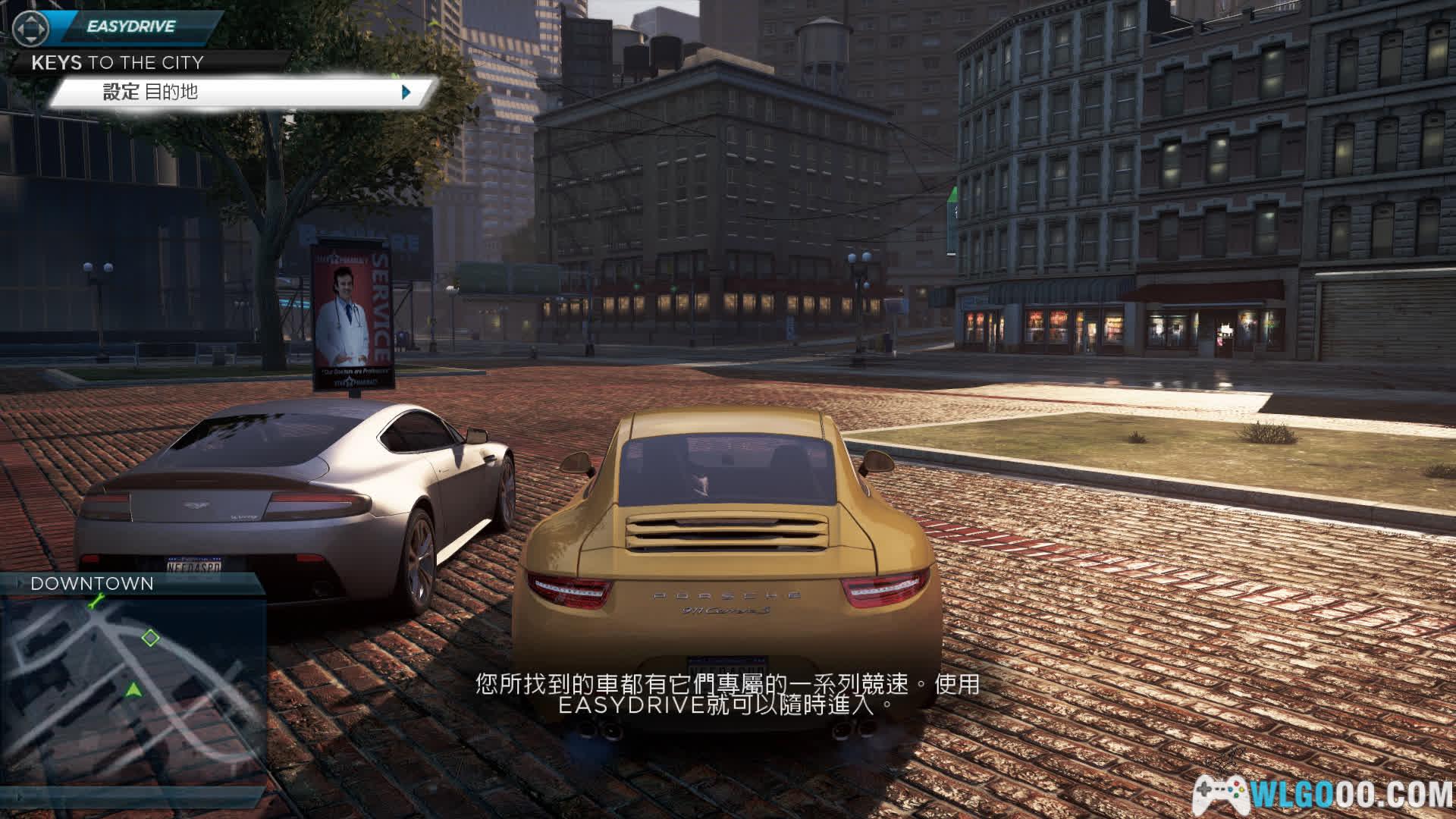Click the green wrench icon on minimap
This screenshot has width=1456, height=819.
coord(96,602)
